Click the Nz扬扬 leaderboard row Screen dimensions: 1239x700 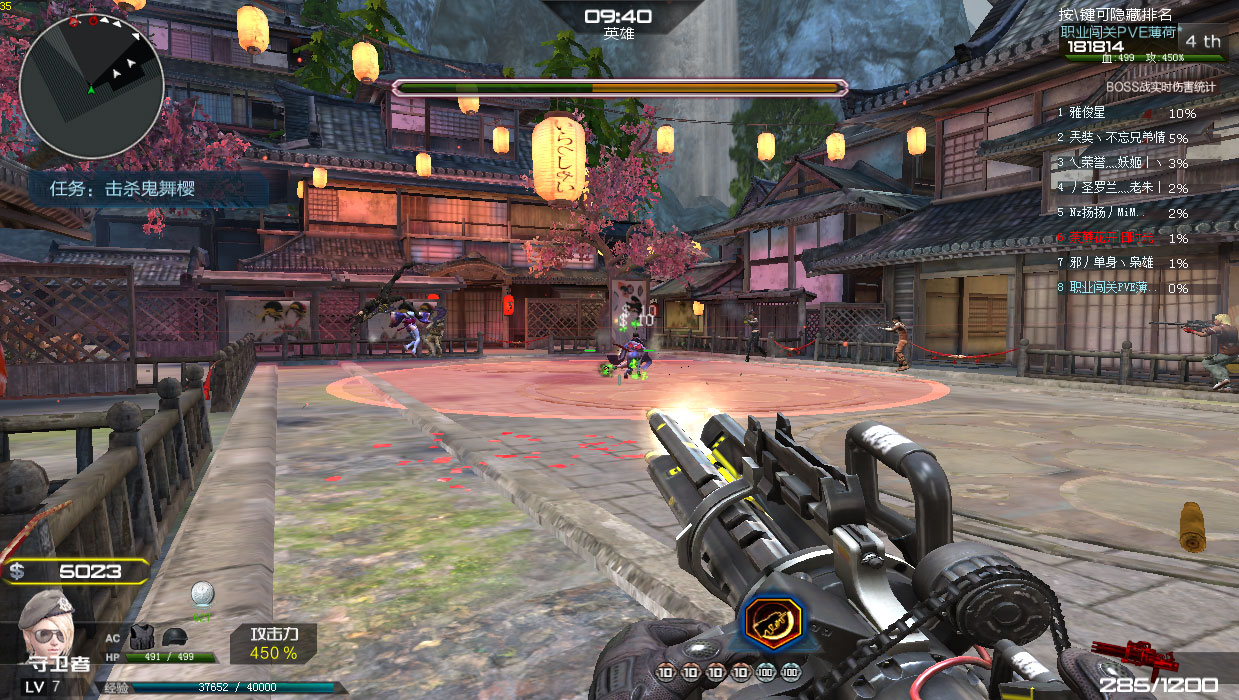1124,213
